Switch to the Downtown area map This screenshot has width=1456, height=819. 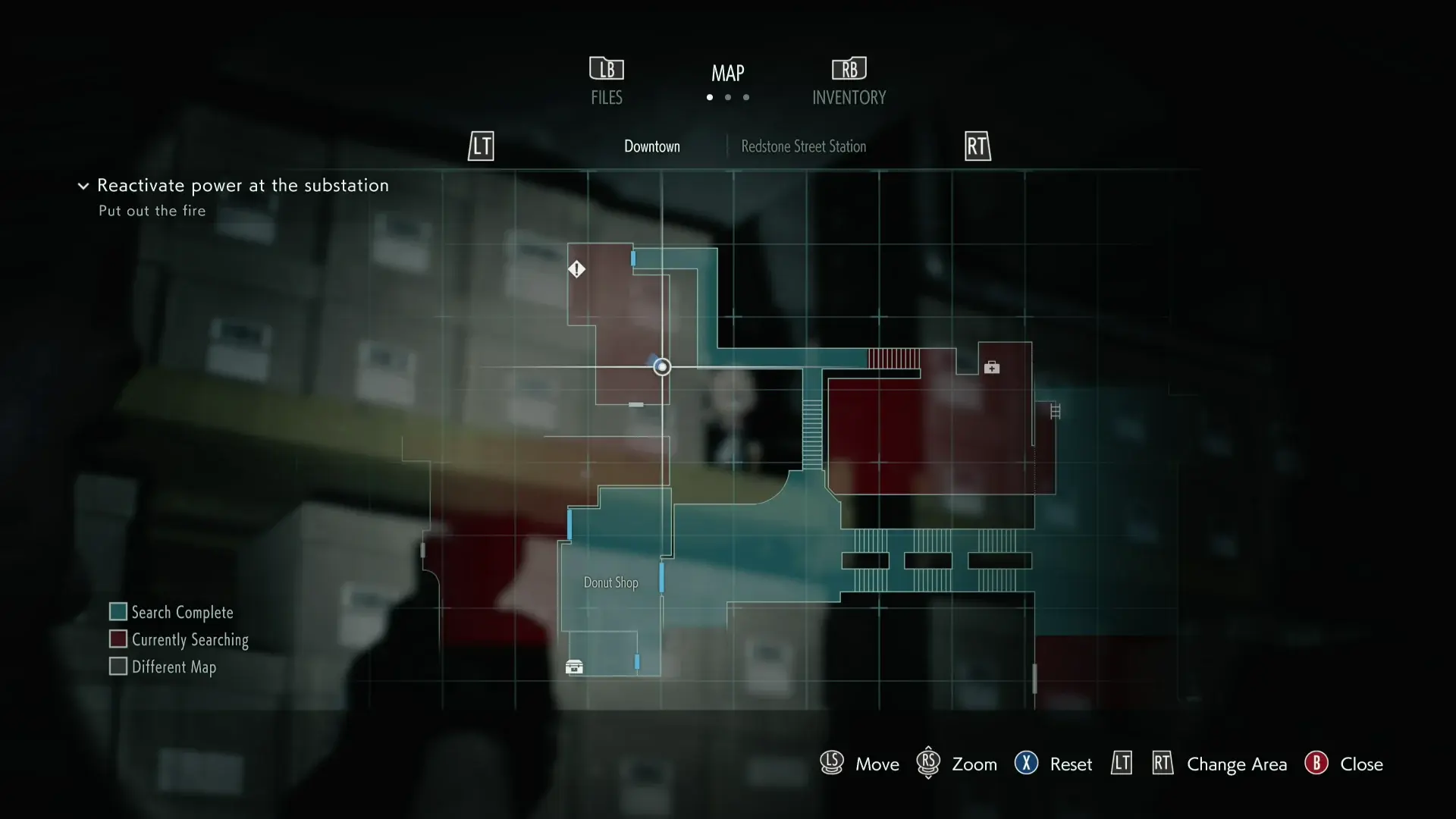[x=651, y=146]
